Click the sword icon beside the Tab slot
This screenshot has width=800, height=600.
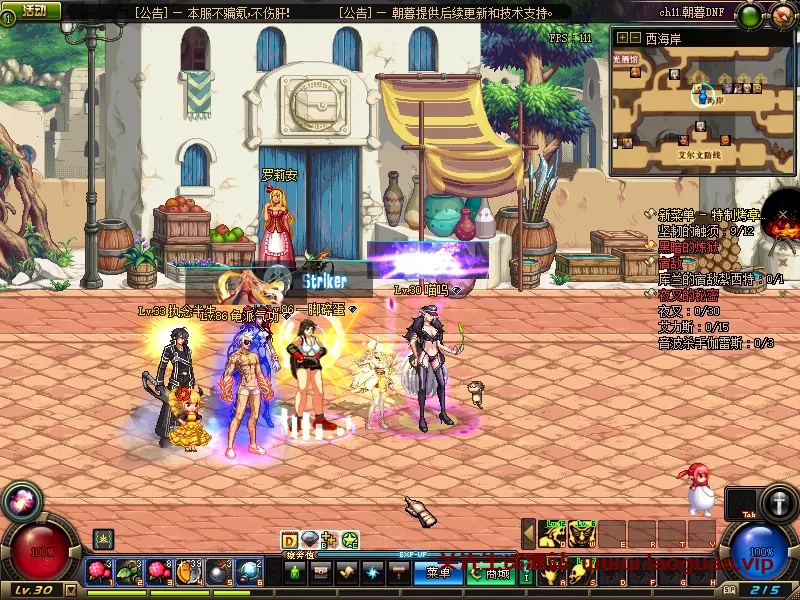(779, 503)
